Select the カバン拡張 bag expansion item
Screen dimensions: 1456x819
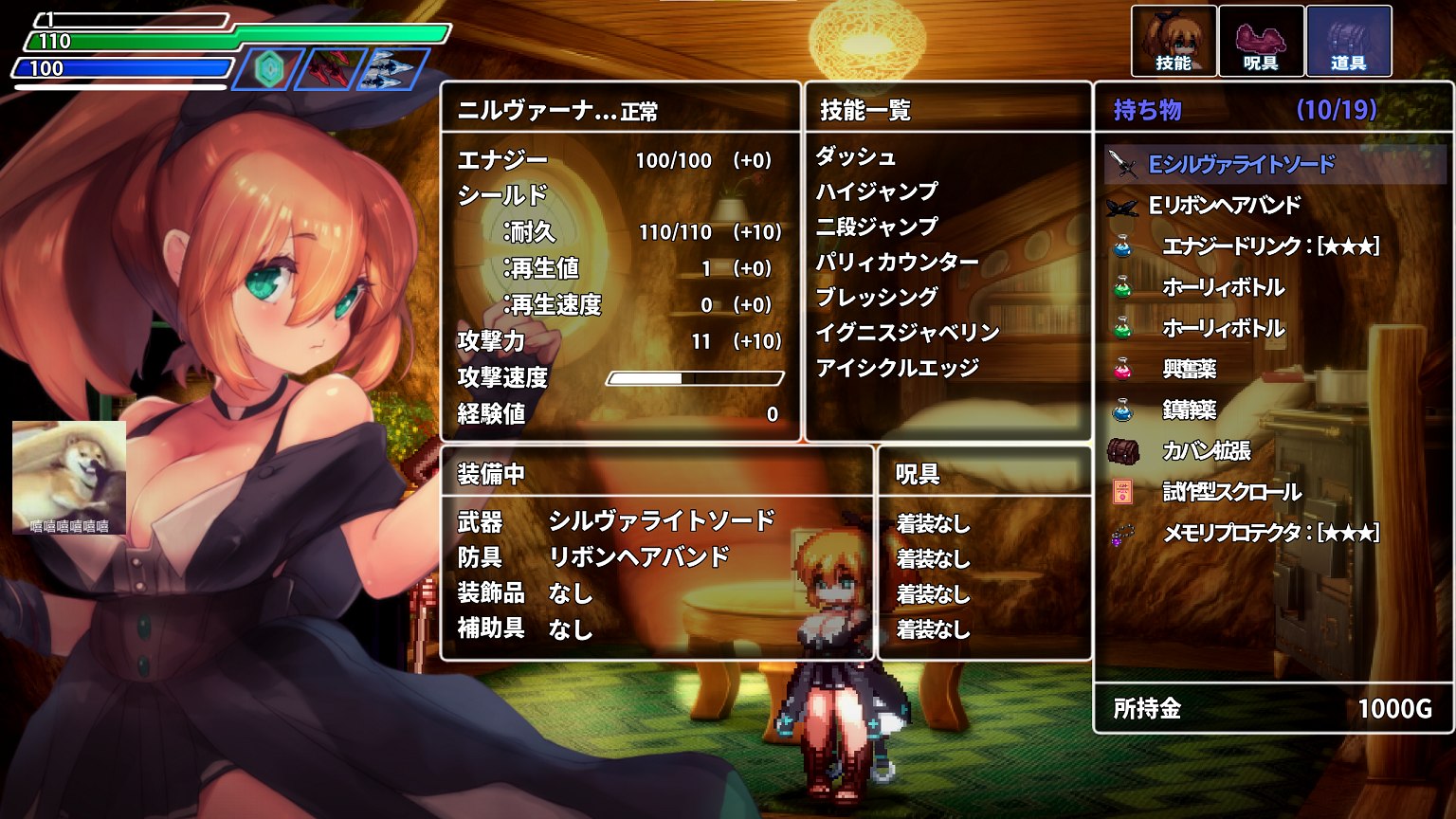tap(1206, 451)
